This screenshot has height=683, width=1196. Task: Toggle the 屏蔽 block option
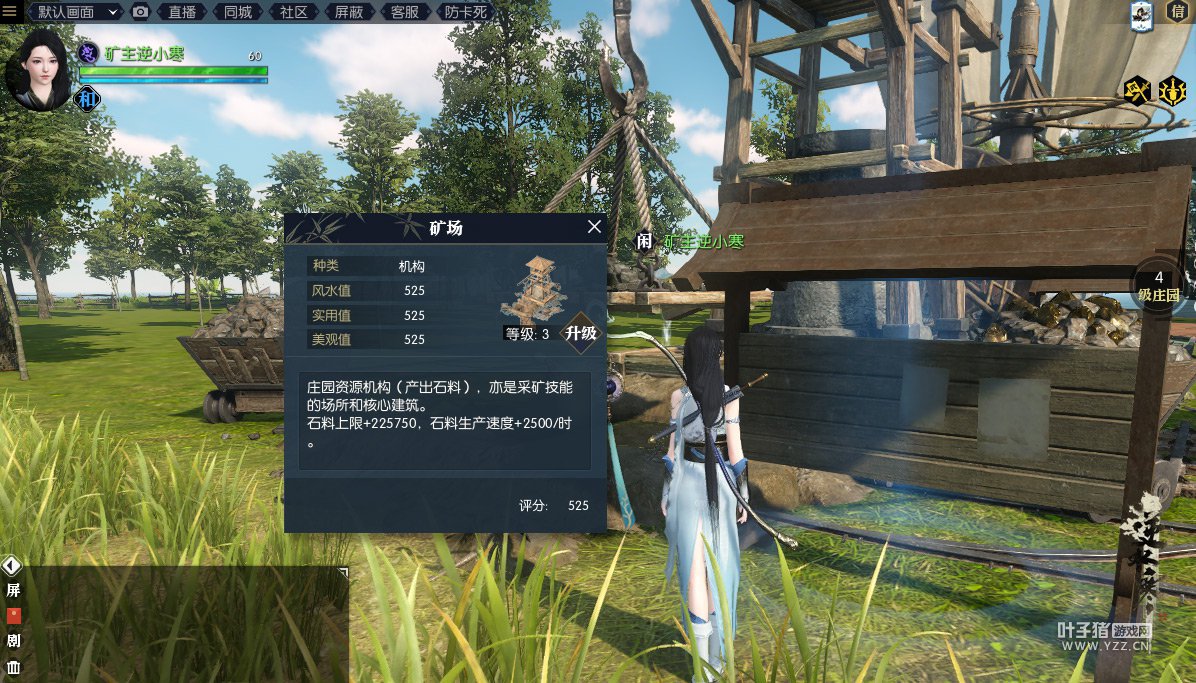[349, 12]
